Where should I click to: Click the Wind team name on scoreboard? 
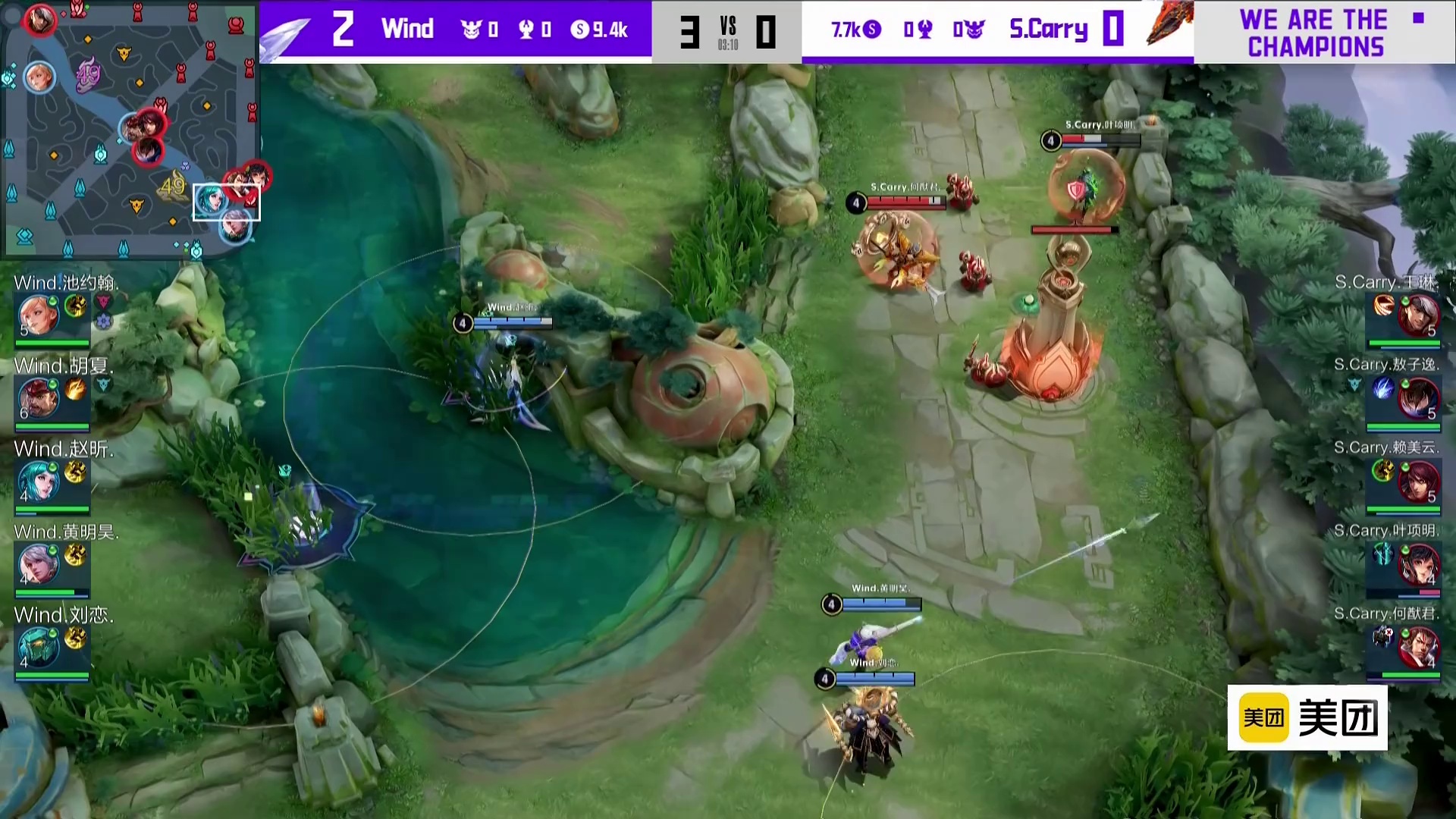[x=407, y=29]
